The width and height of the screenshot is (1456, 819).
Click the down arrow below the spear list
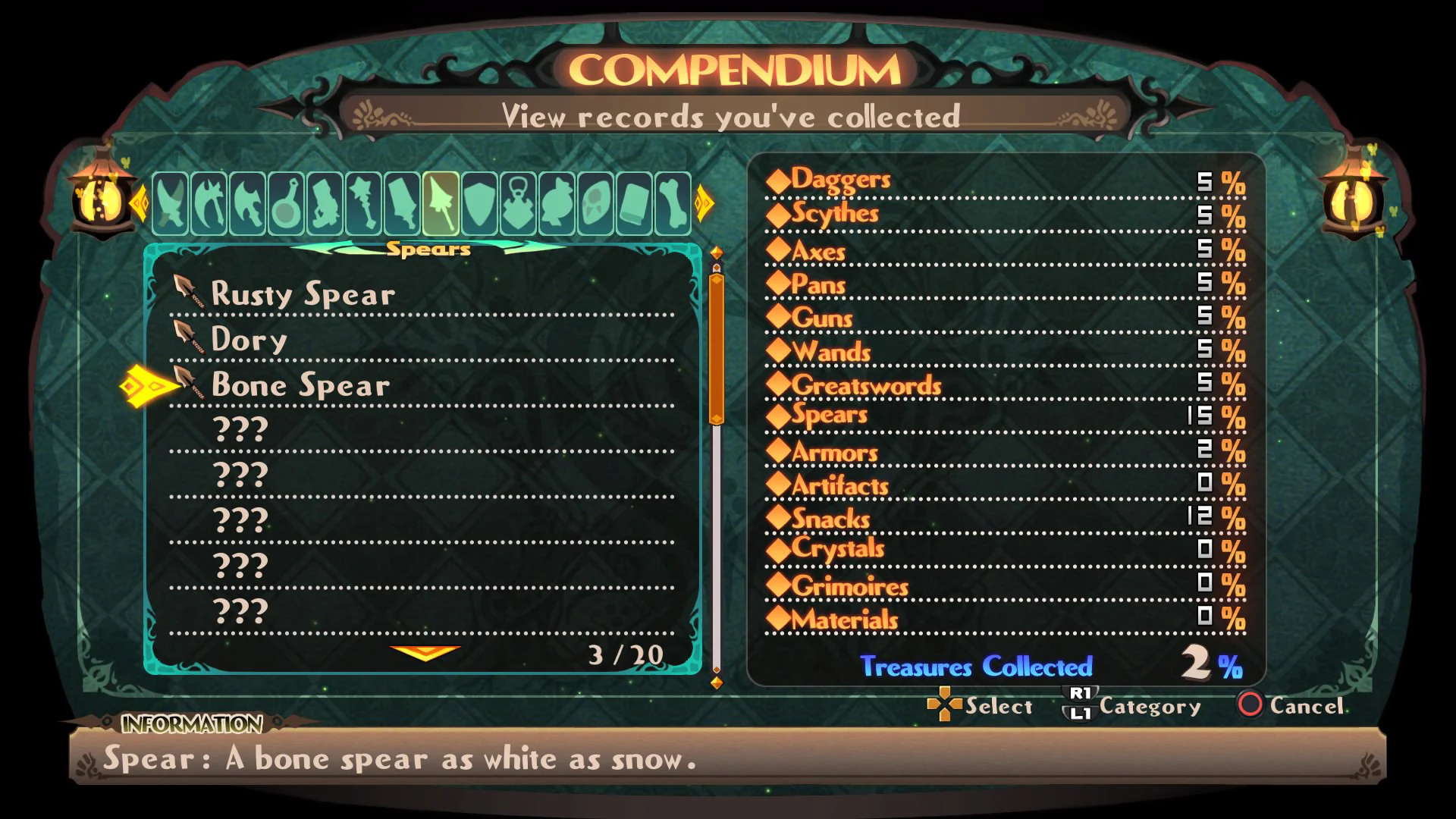click(425, 652)
